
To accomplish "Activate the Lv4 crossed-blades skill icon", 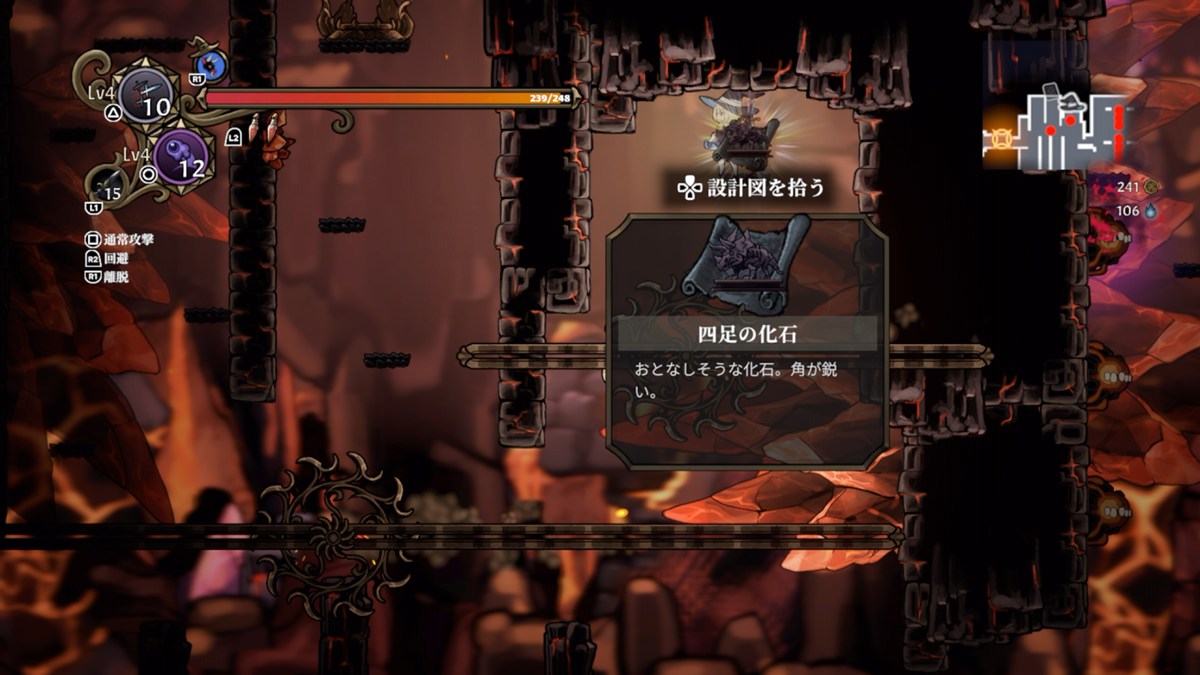I will point(147,96).
